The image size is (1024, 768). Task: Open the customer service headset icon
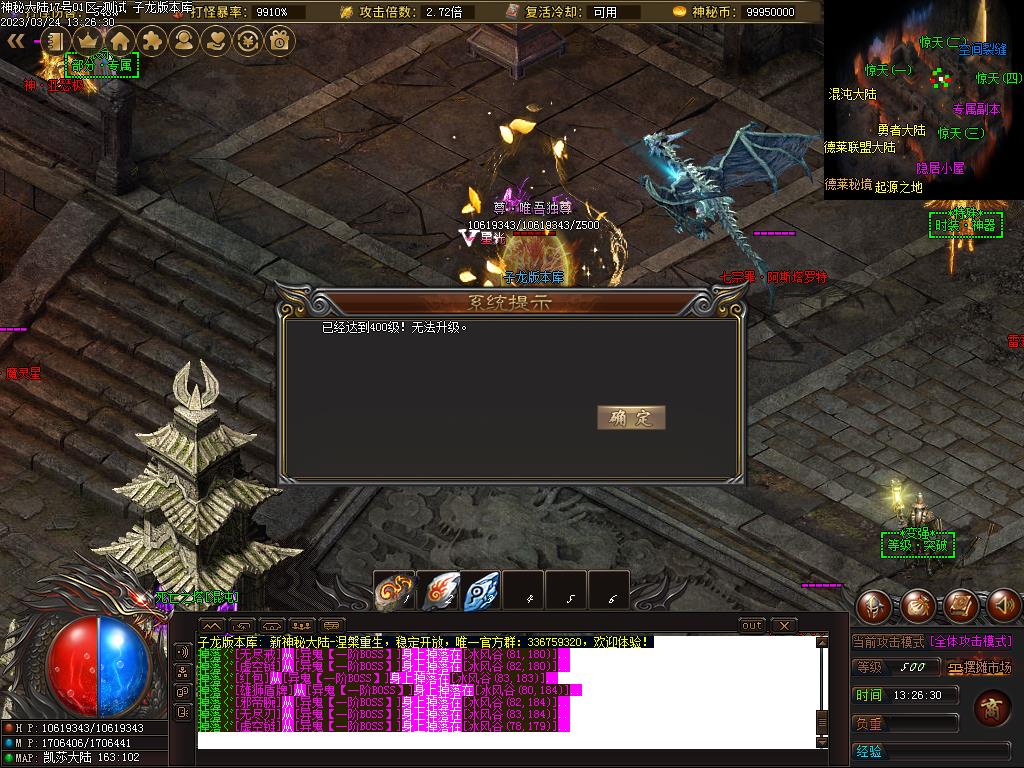click(184, 41)
